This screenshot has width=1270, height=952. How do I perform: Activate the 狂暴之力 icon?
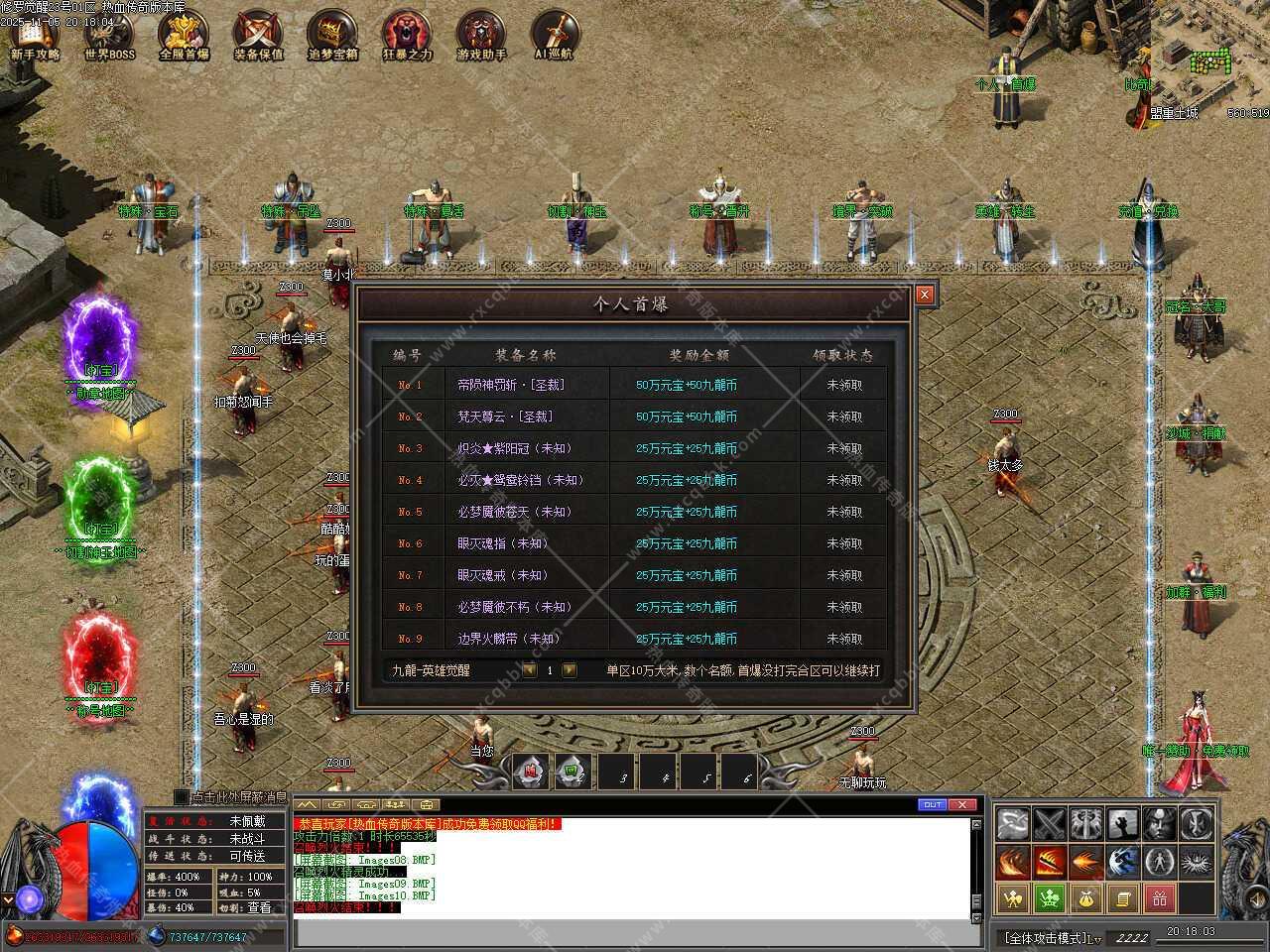407,36
